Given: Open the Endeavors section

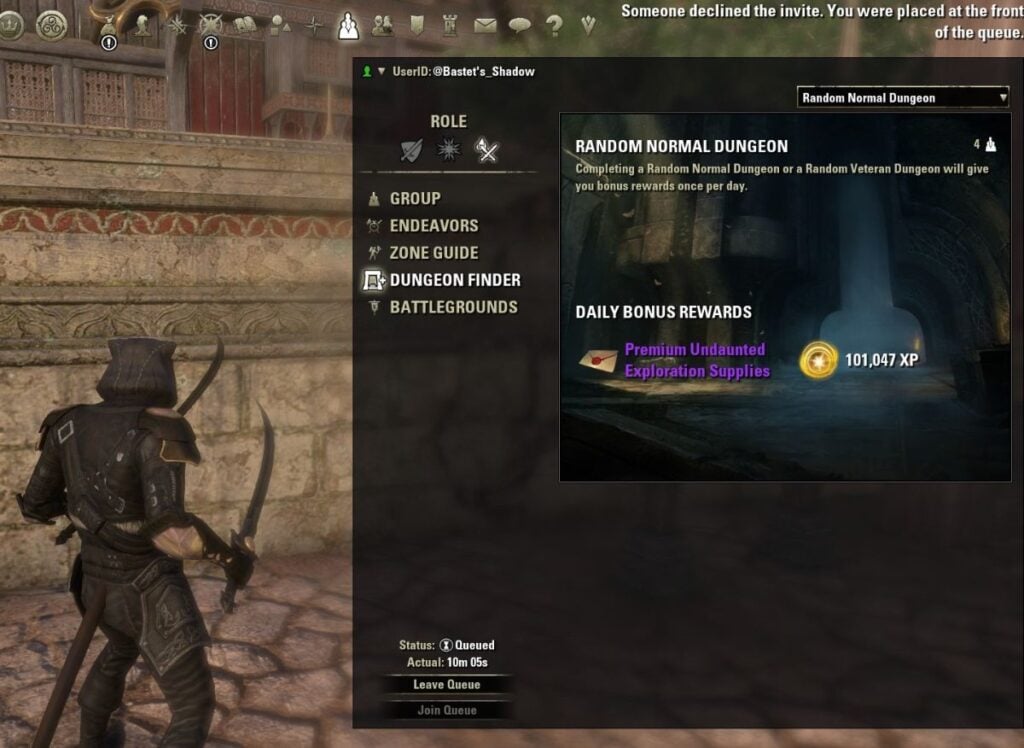Looking at the screenshot, I should click(433, 226).
